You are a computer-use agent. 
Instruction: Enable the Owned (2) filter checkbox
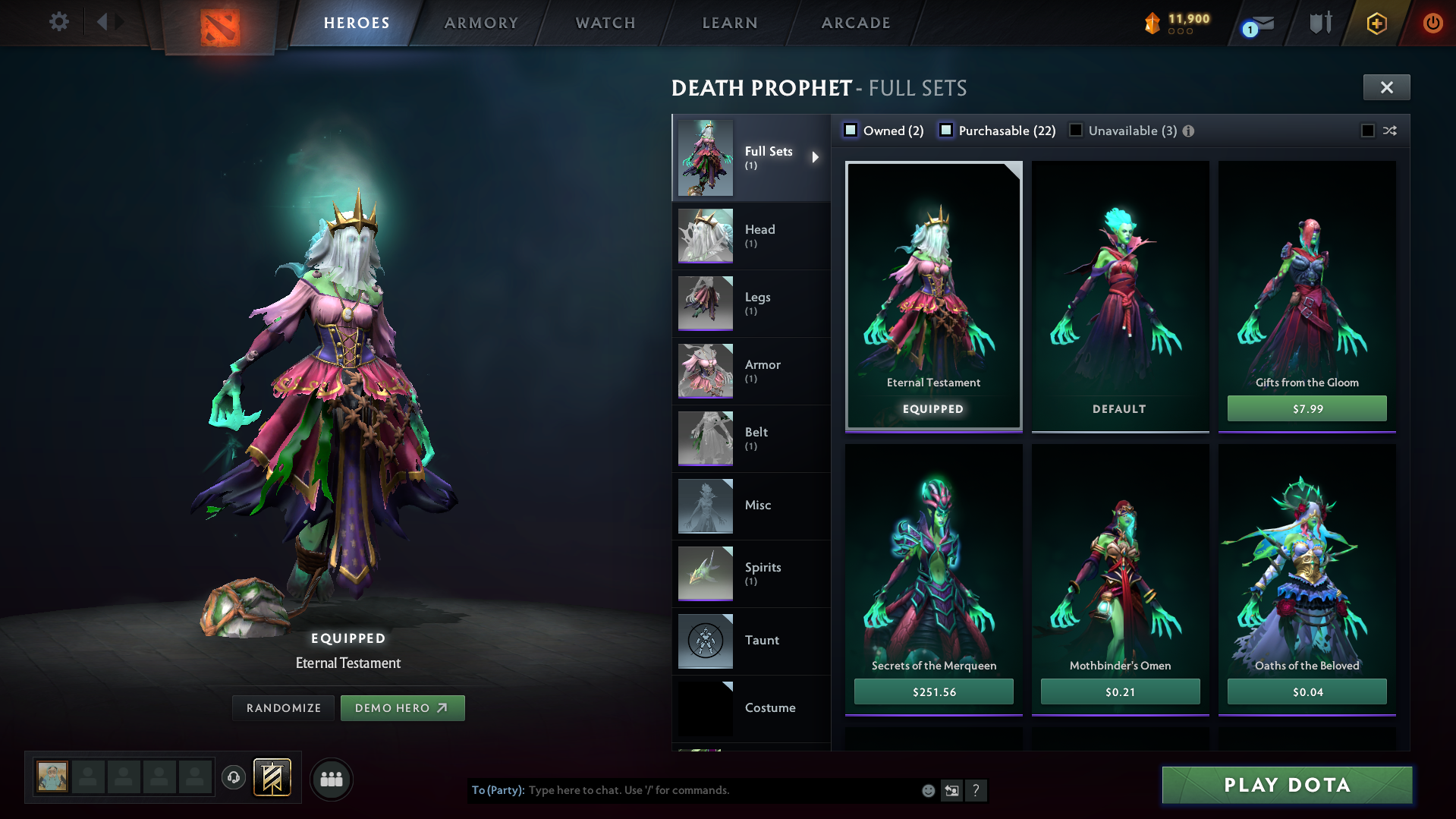coord(851,130)
